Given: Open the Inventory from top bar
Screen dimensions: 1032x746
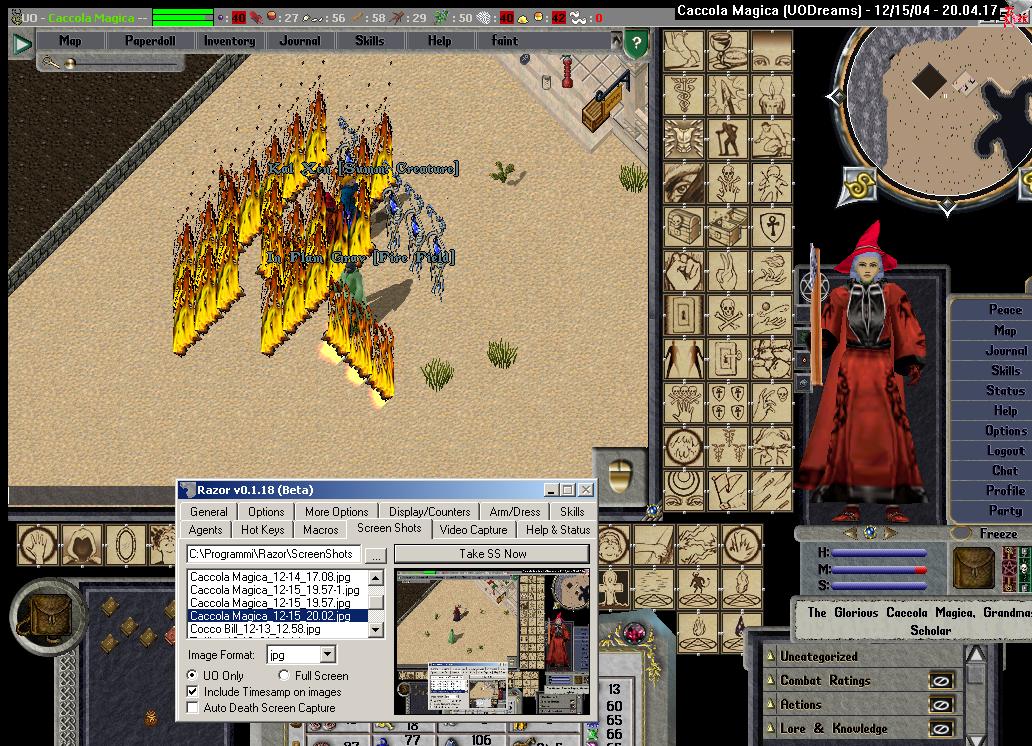Looking at the screenshot, I should pyautogui.click(x=229, y=41).
